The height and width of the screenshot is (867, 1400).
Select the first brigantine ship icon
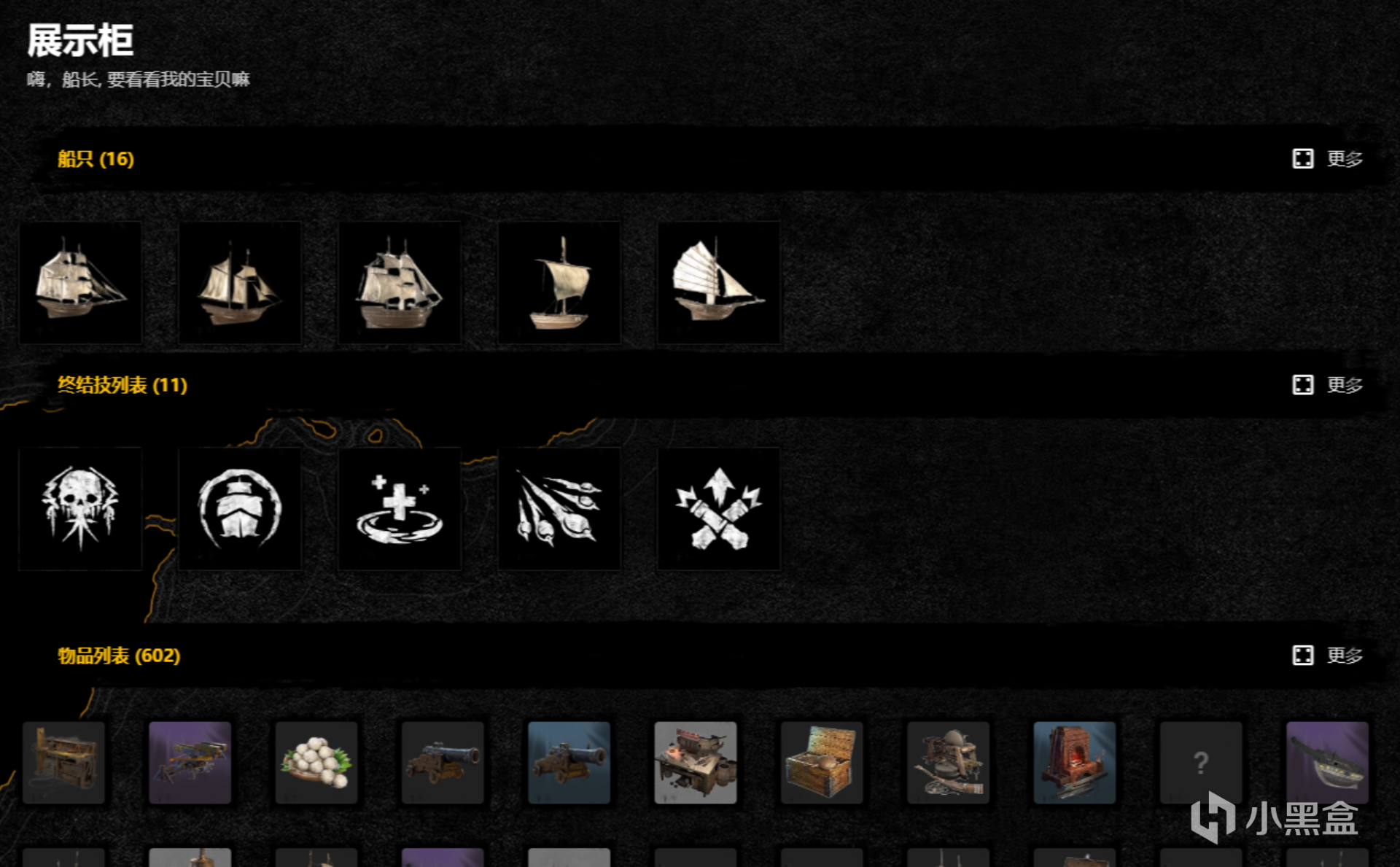coord(80,283)
